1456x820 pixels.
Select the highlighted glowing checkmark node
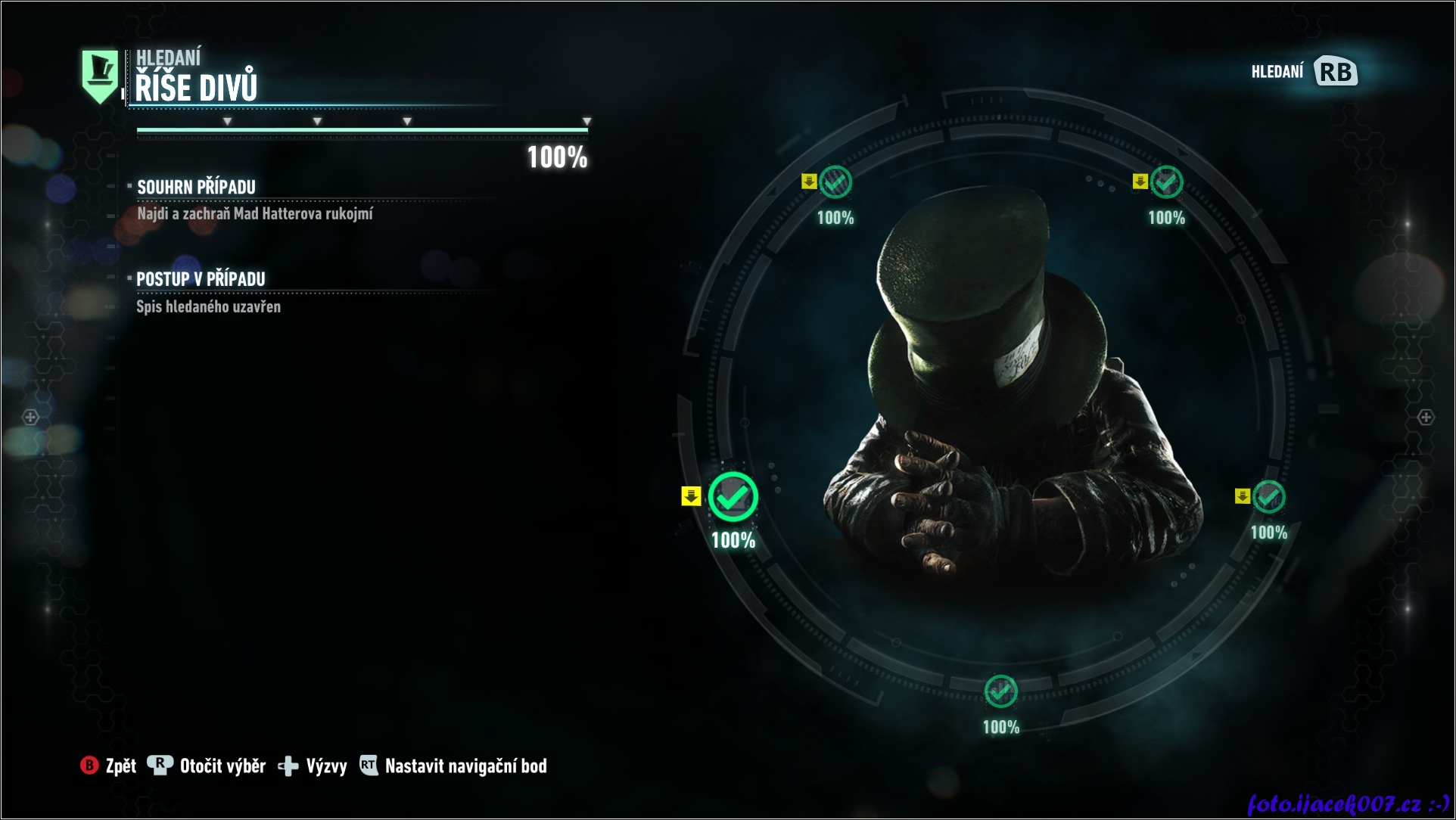(733, 497)
